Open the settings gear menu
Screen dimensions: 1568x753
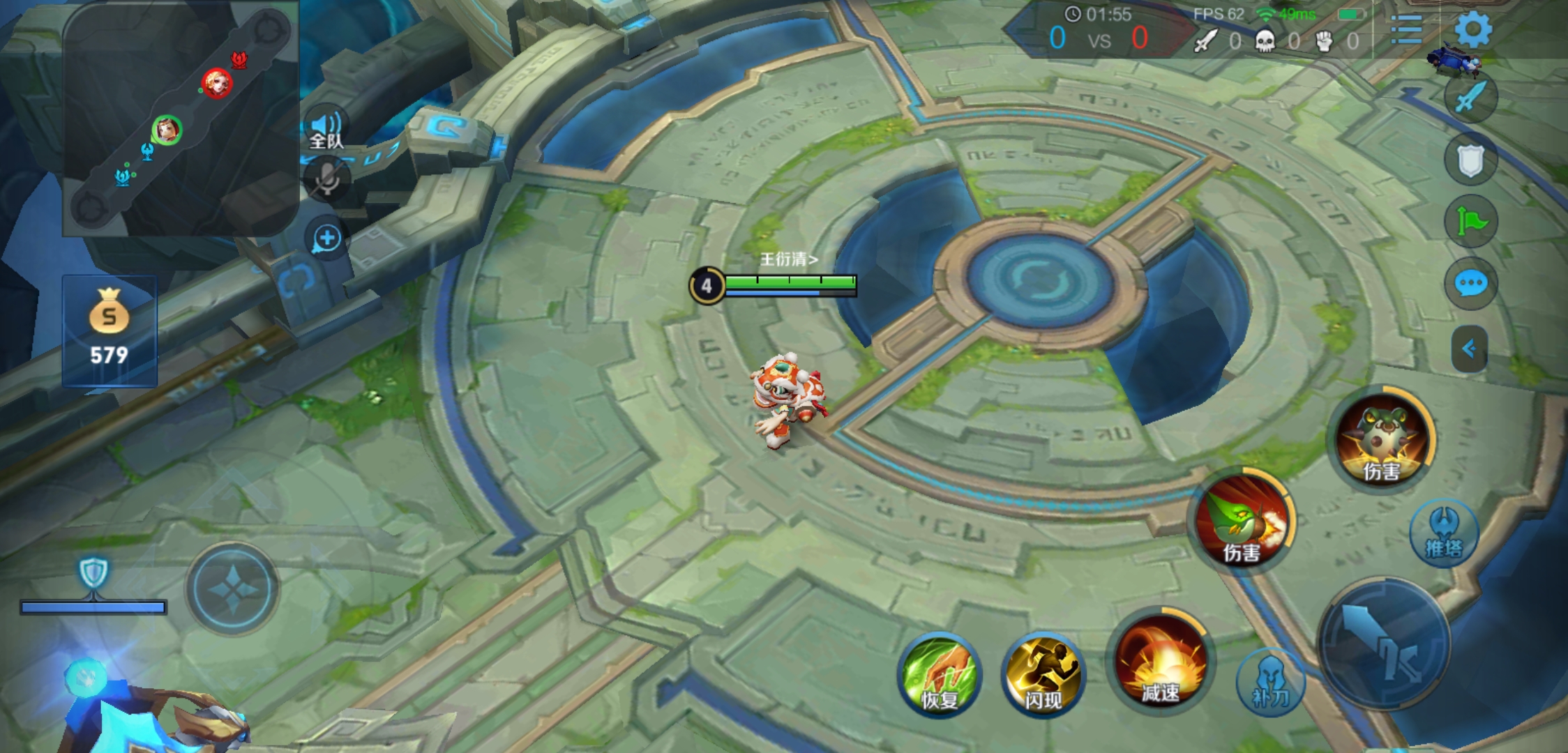1472,30
